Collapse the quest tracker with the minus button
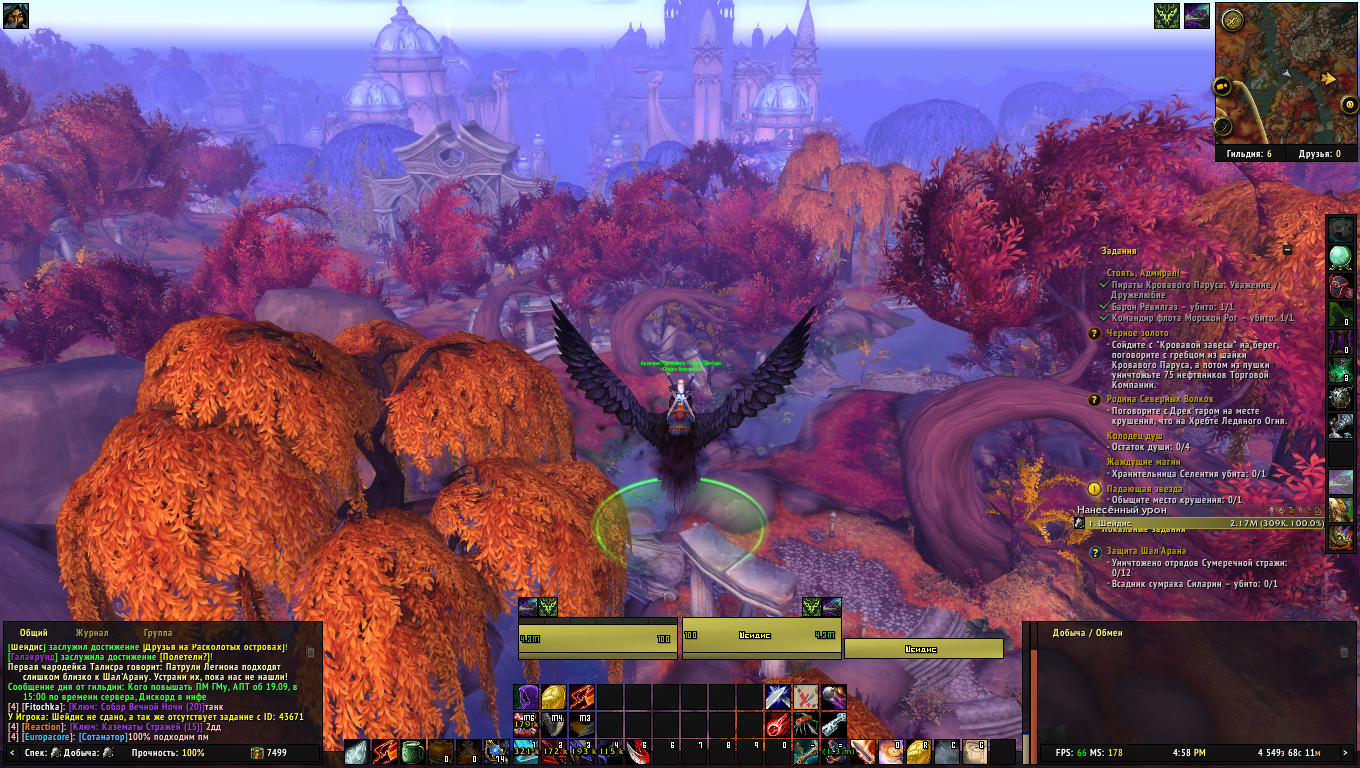The width and height of the screenshot is (1360, 768). tap(1288, 250)
